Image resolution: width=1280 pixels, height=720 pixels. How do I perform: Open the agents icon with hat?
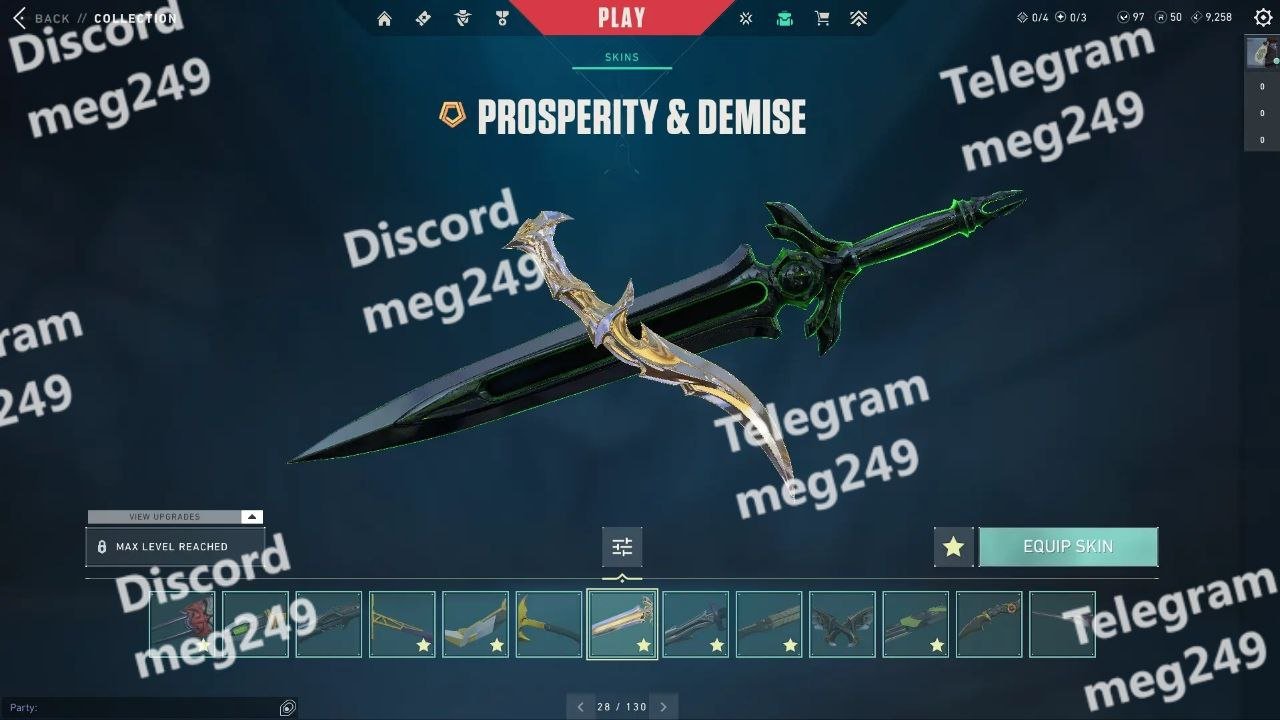point(462,18)
